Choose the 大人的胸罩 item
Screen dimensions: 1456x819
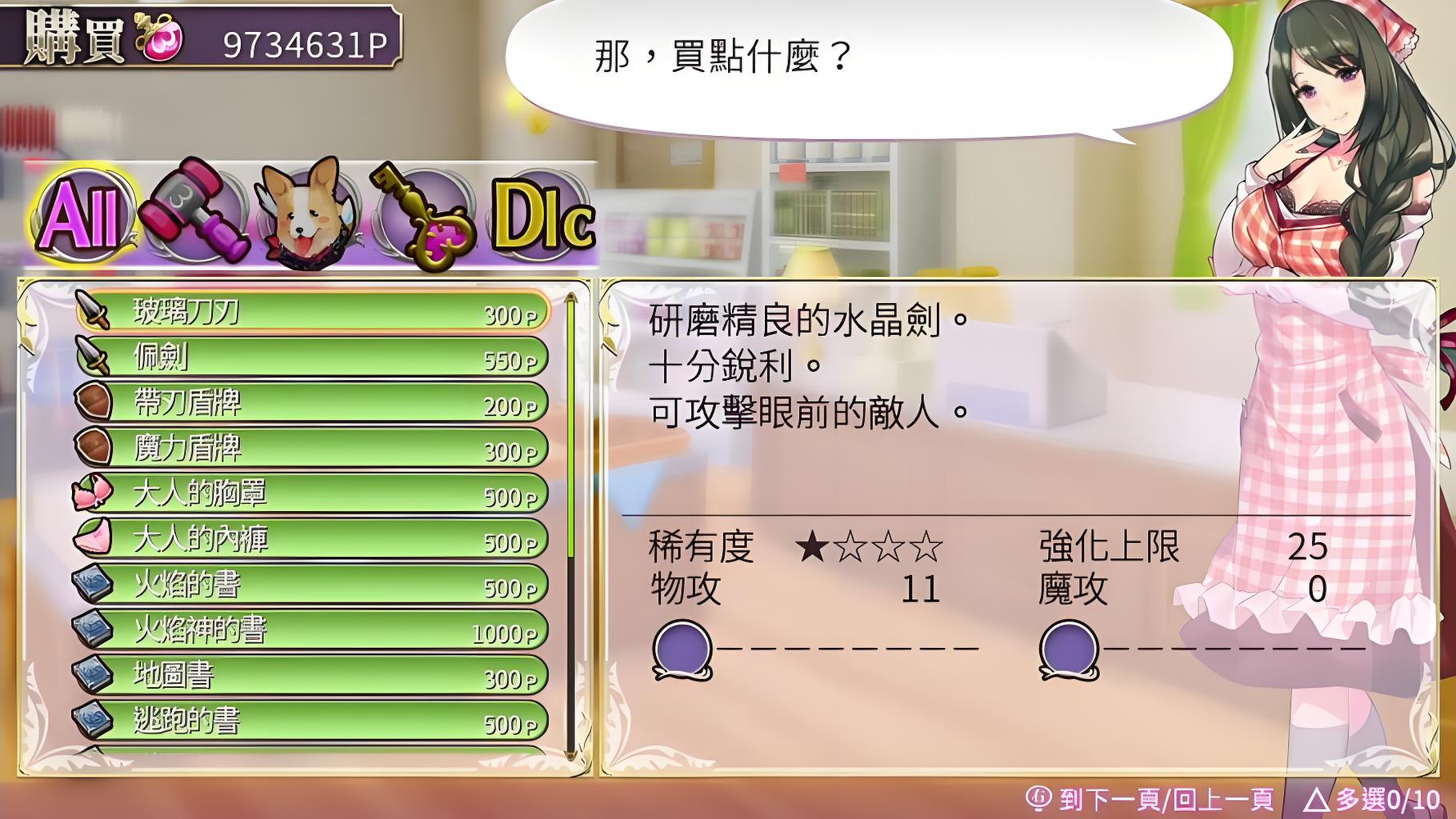(x=312, y=494)
